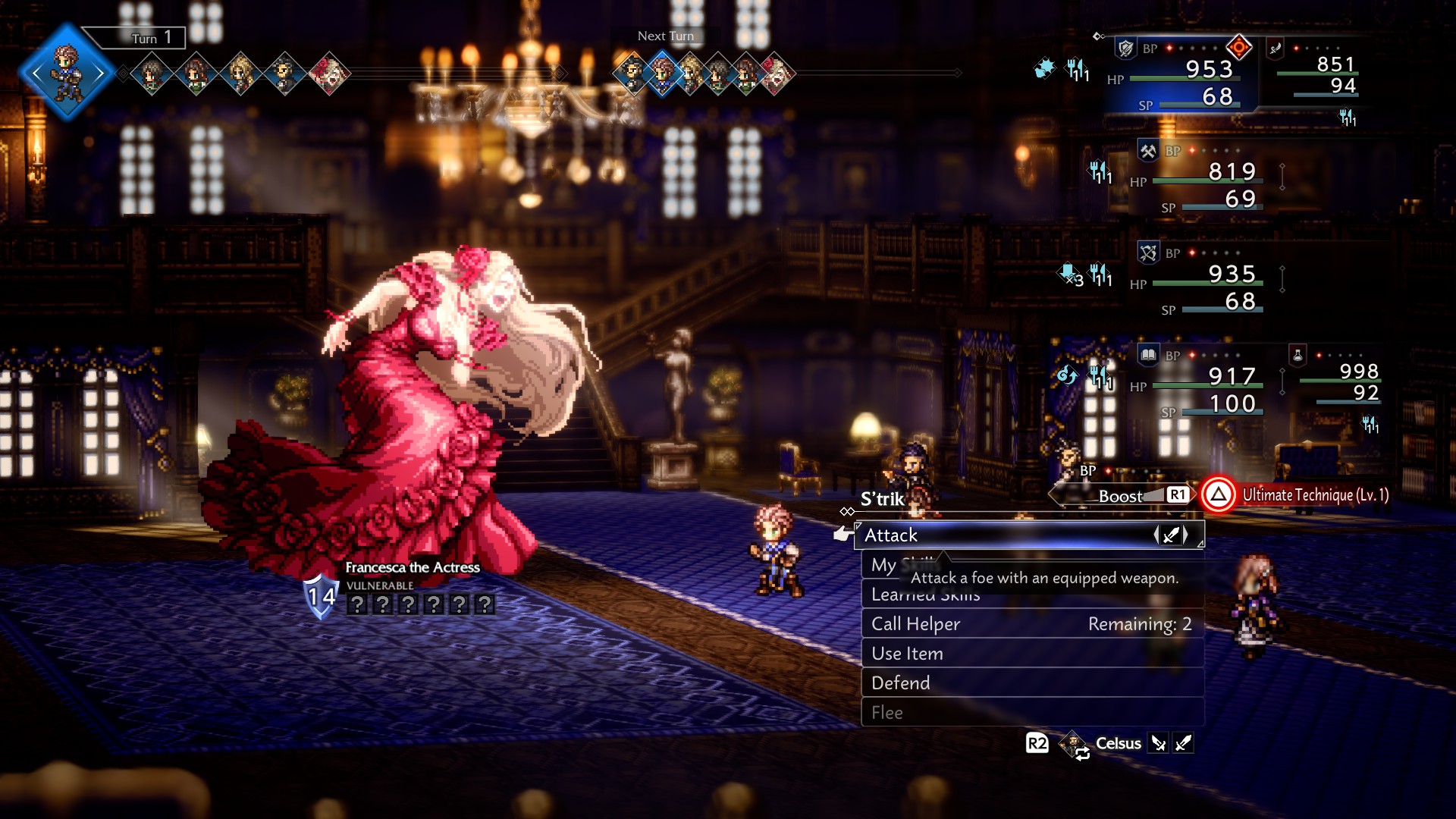The height and width of the screenshot is (819, 1456).
Task: Click the right chevron beside the active character diamond
Action: [101, 72]
